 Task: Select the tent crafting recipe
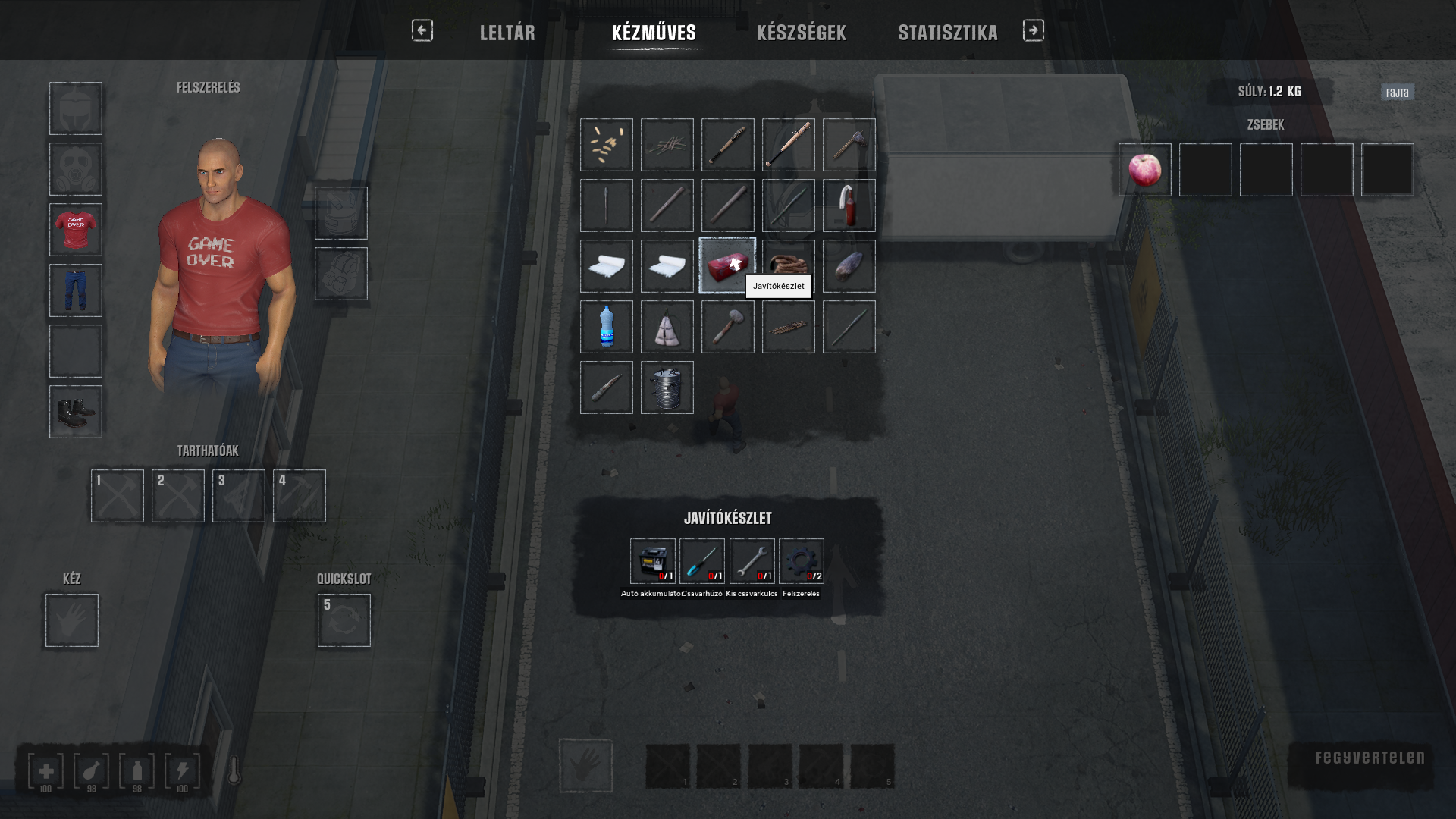click(667, 327)
